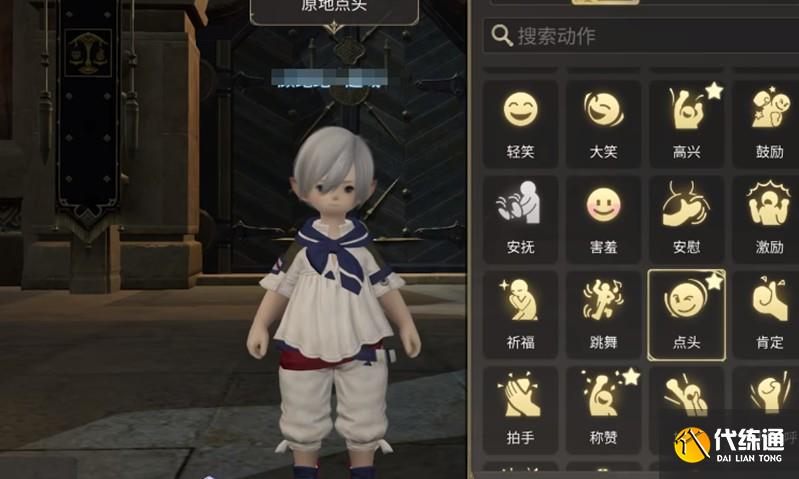Activate the 激励 motivate emote

coord(769,216)
